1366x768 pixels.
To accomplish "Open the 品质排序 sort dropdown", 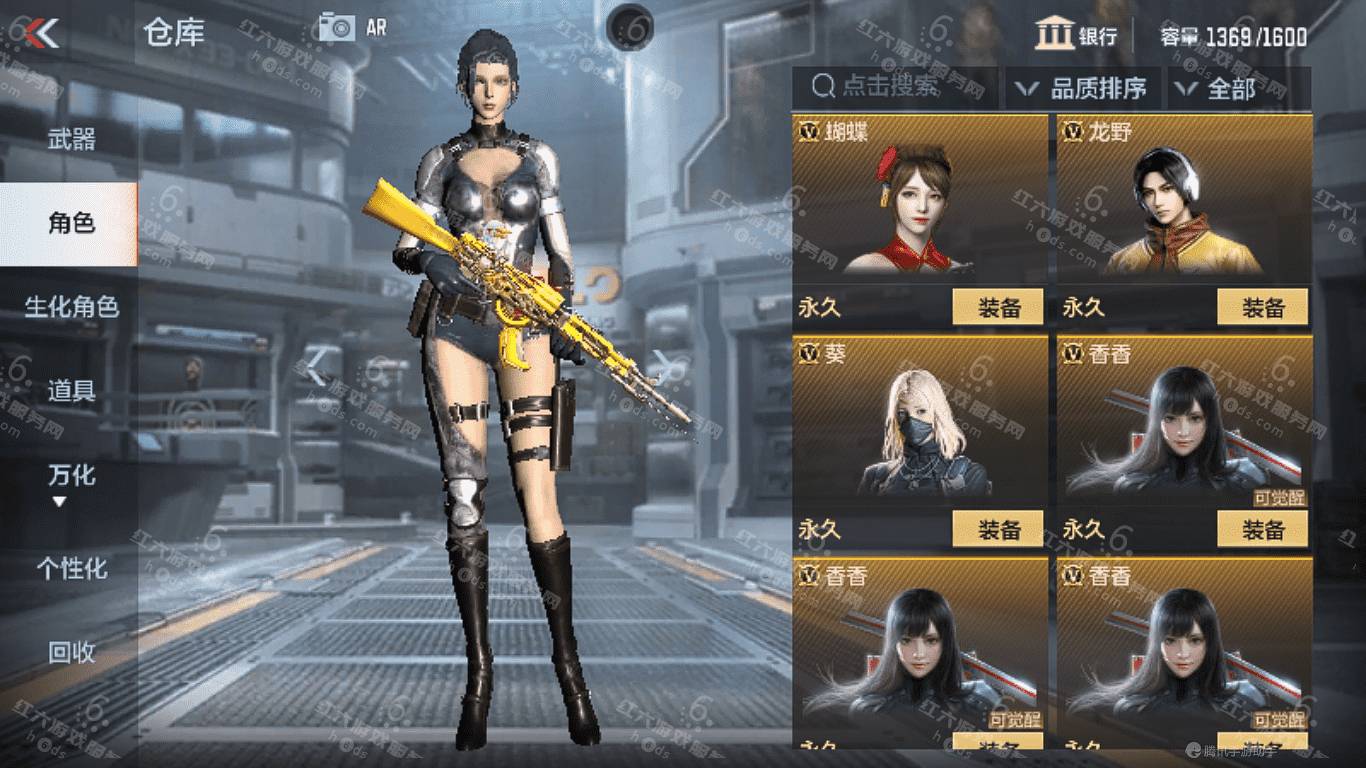I will 1082,88.
